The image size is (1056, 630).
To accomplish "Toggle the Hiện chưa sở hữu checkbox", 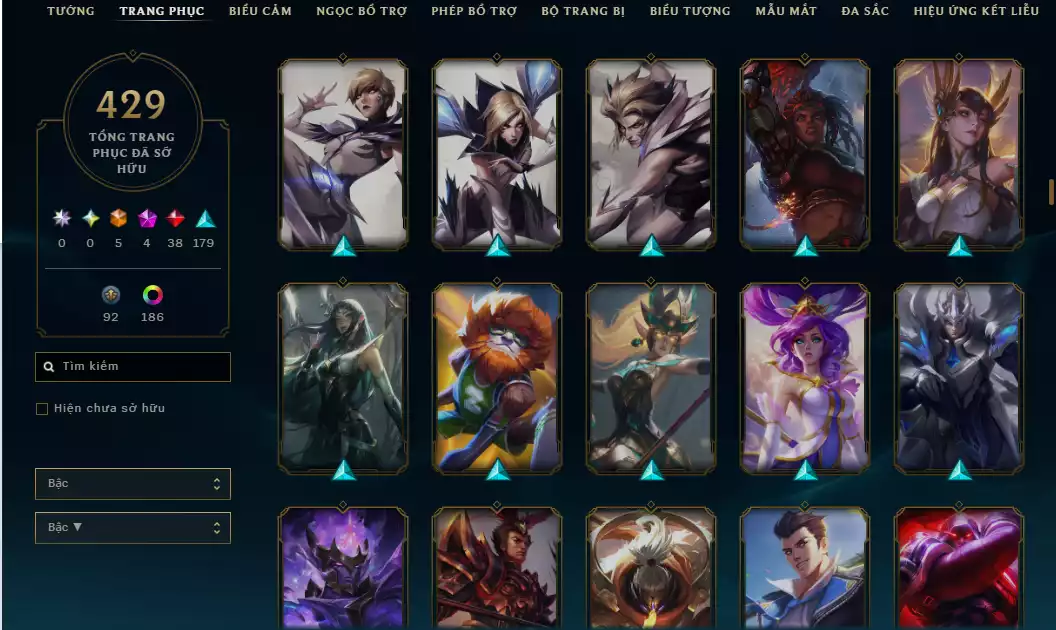I will coord(42,409).
